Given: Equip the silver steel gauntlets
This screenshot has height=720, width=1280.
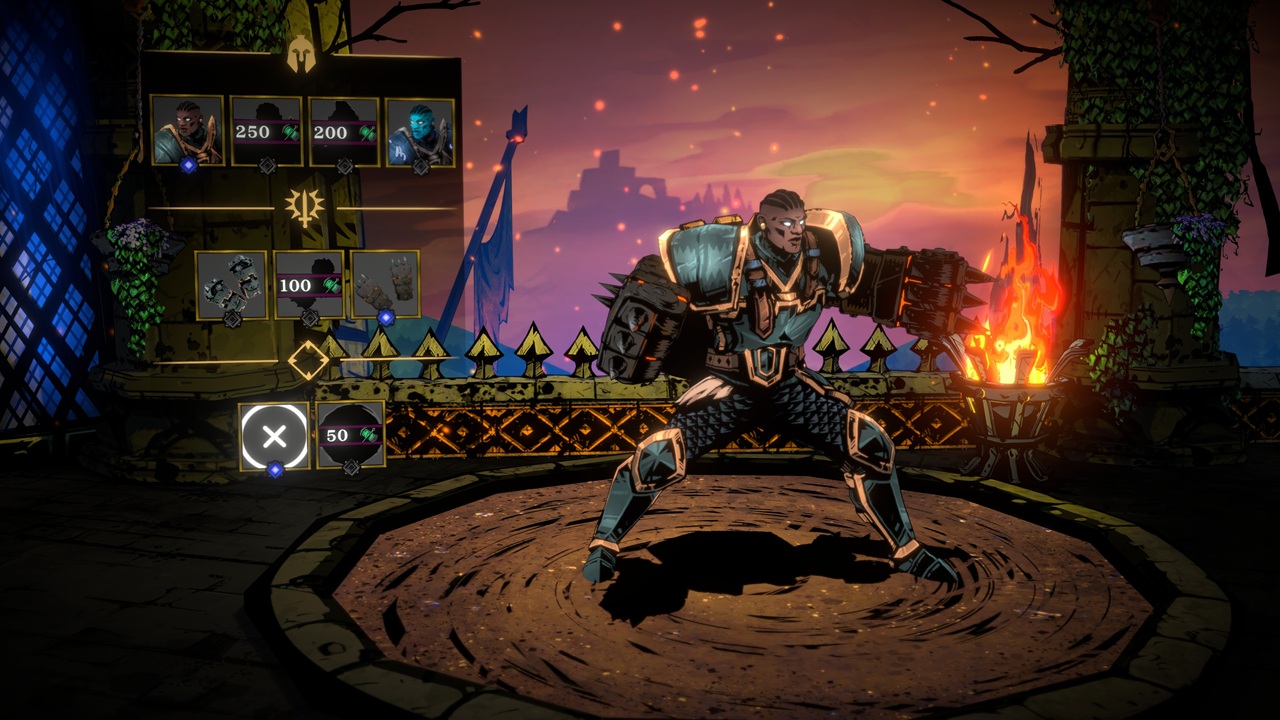Looking at the screenshot, I should (x=231, y=285).
